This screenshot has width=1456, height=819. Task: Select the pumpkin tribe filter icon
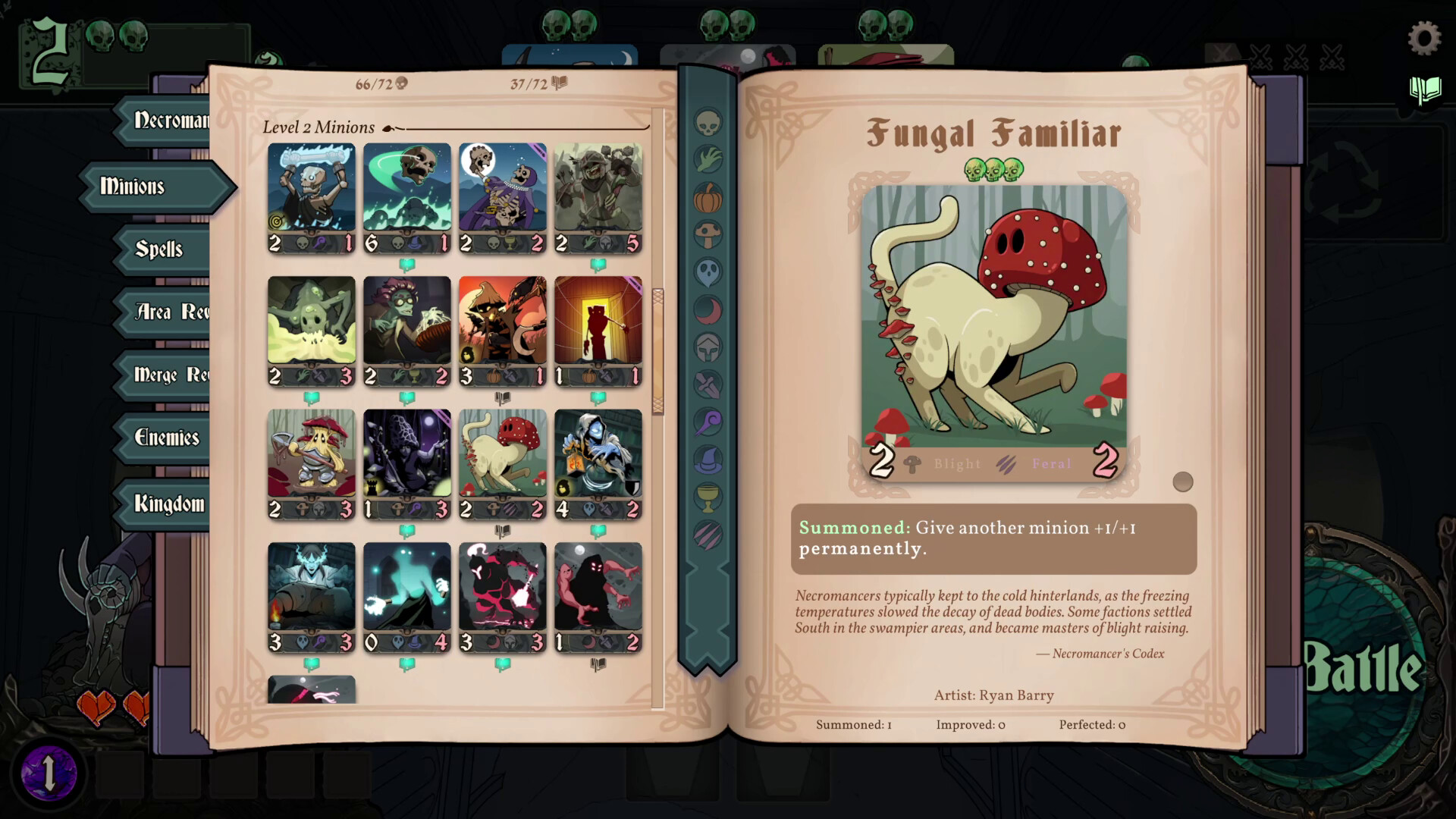[709, 196]
